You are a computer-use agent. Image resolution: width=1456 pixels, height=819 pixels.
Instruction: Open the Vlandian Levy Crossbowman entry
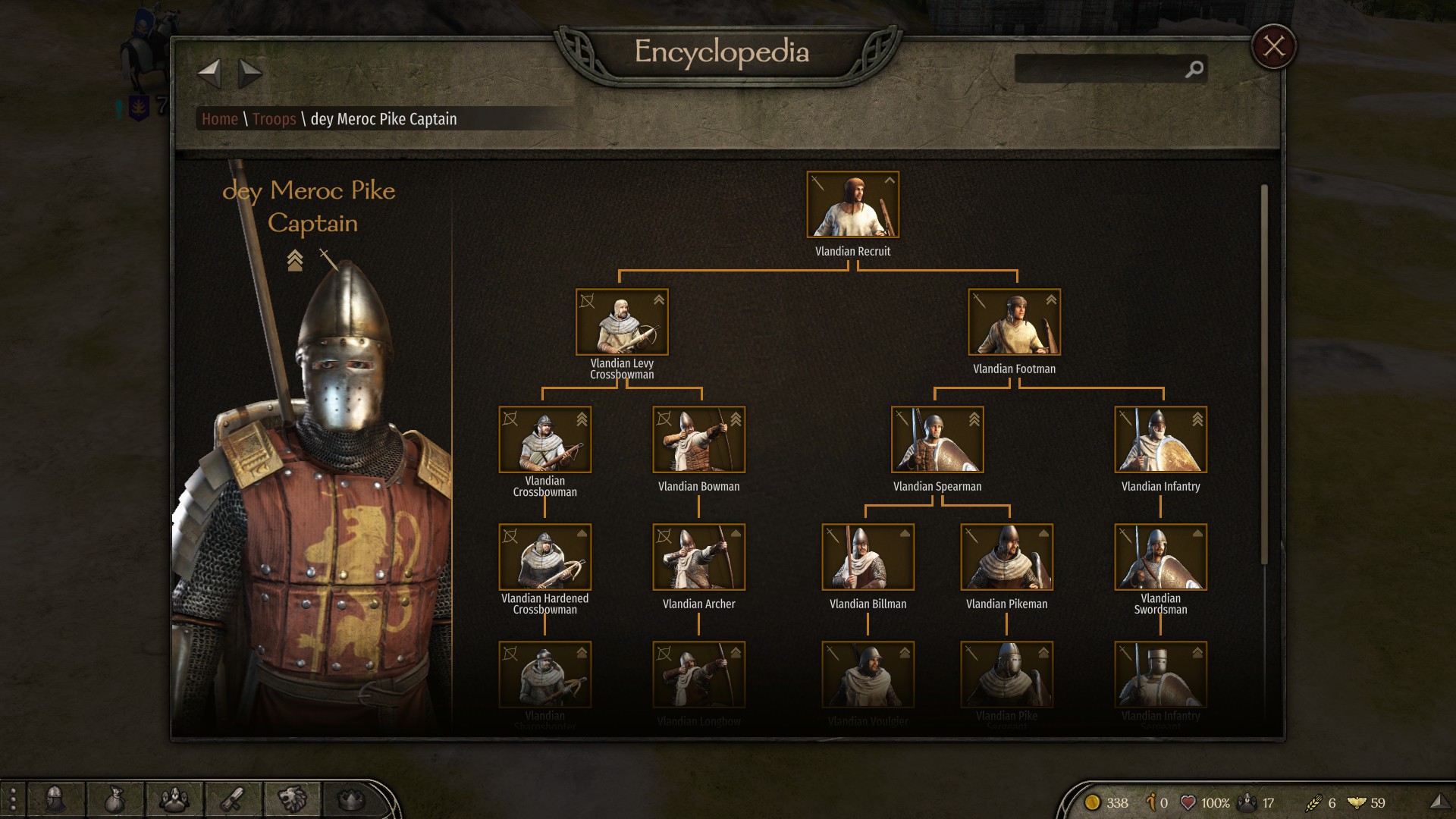pyautogui.click(x=622, y=322)
